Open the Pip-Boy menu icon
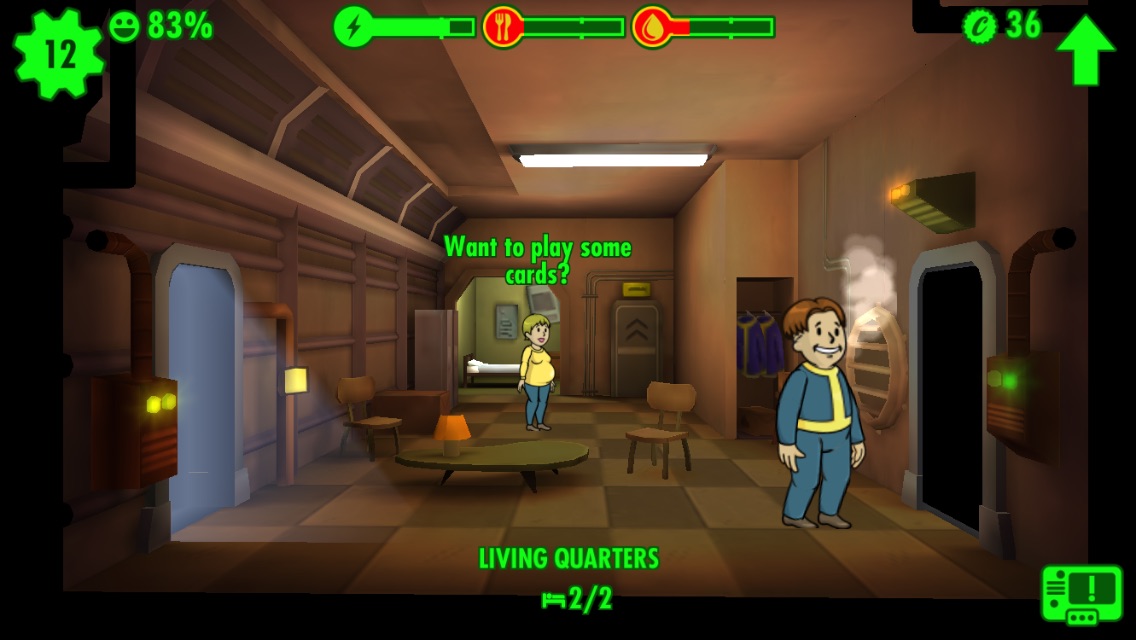Screen dimensions: 1136x640 [1082, 595]
